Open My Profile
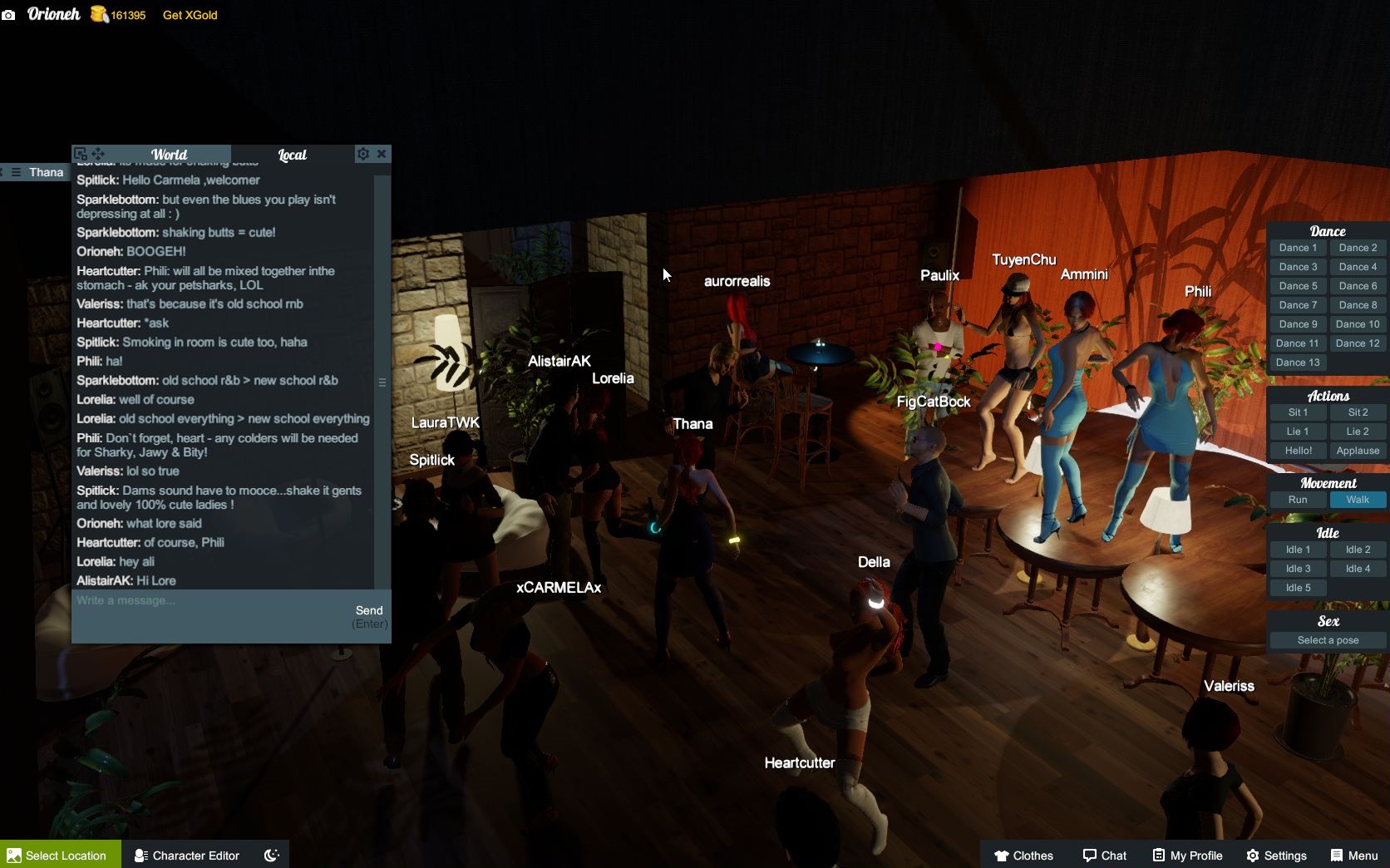 (1186, 856)
